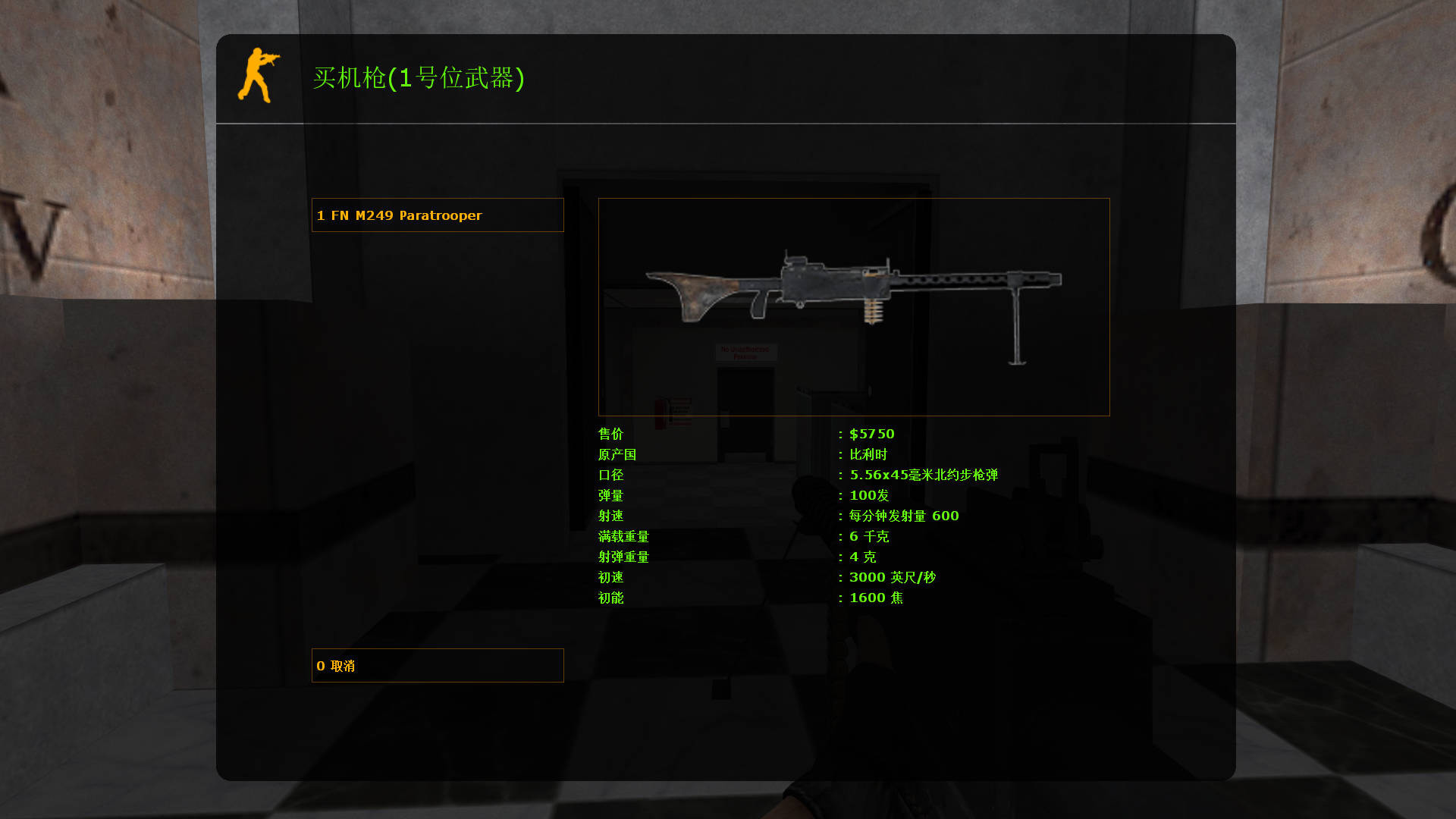
Task: Click the 比利时 origin country value
Action: pos(868,454)
